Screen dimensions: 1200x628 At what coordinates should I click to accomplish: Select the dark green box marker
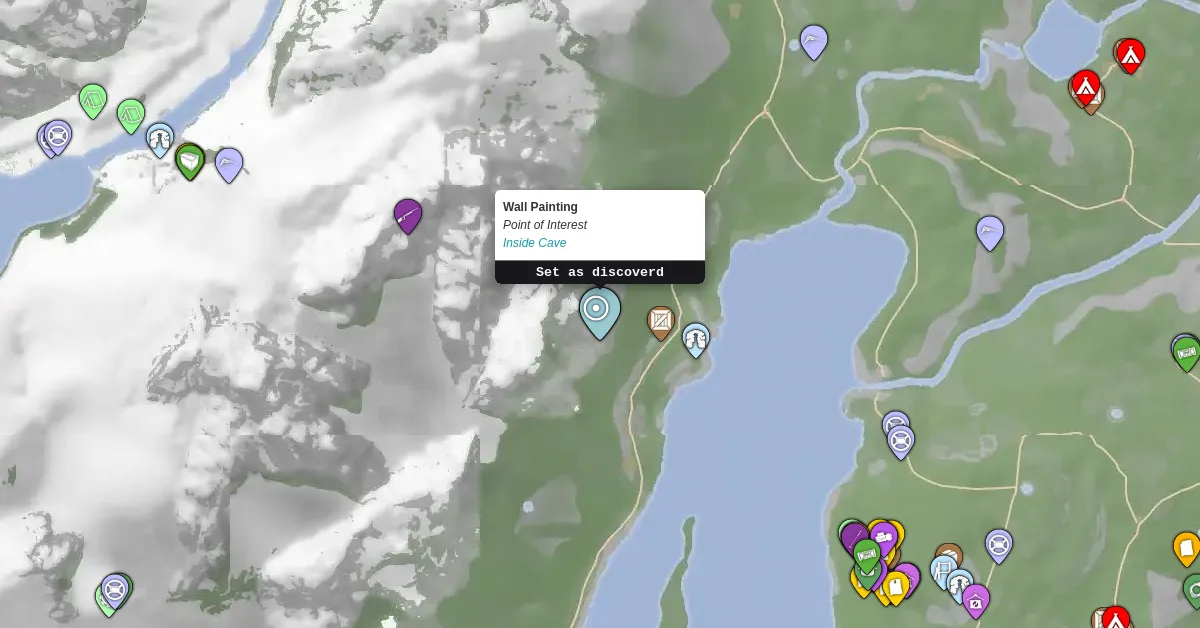pyautogui.click(x=190, y=160)
